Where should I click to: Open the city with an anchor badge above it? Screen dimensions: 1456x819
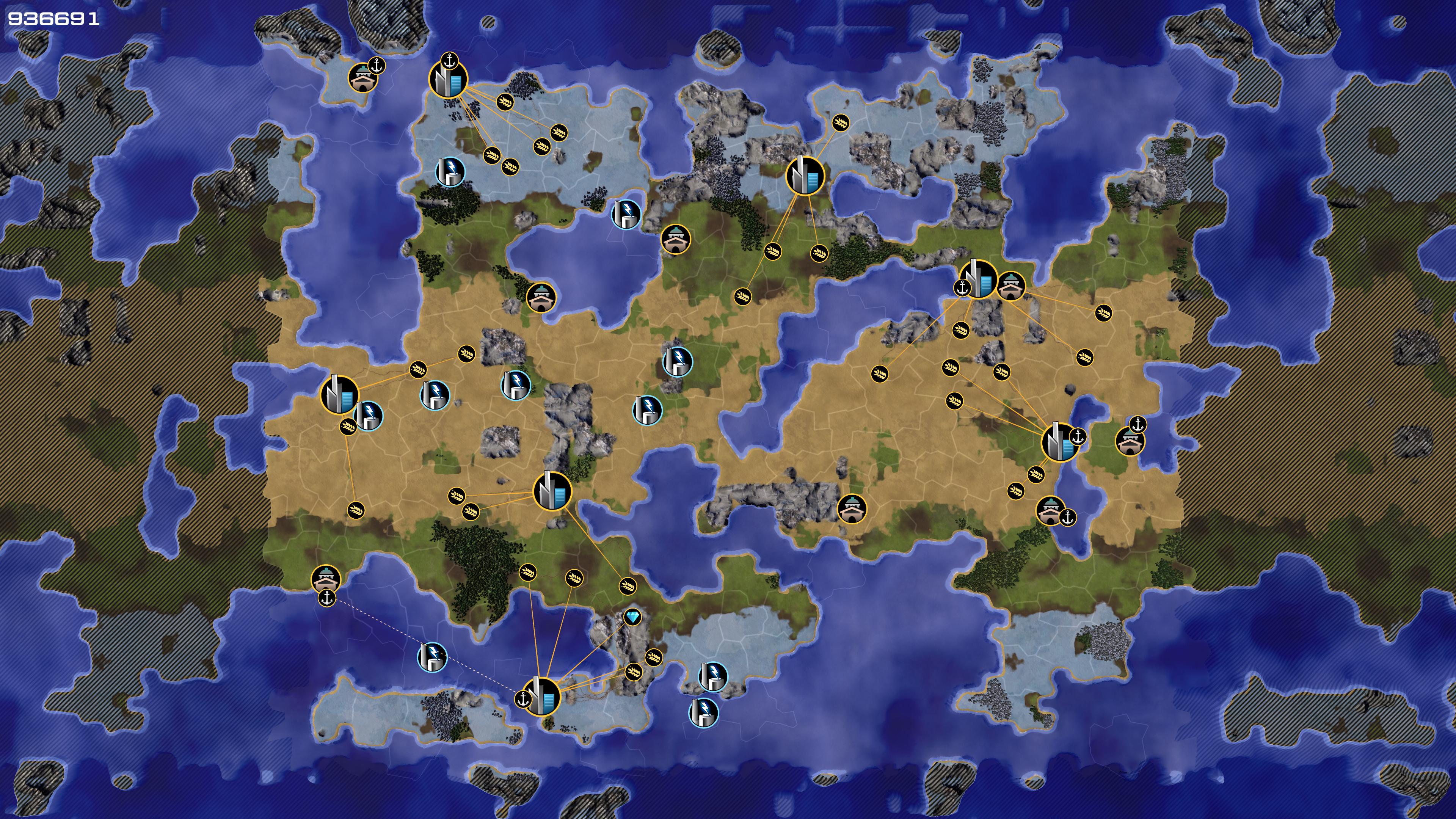[x=448, y=80]
